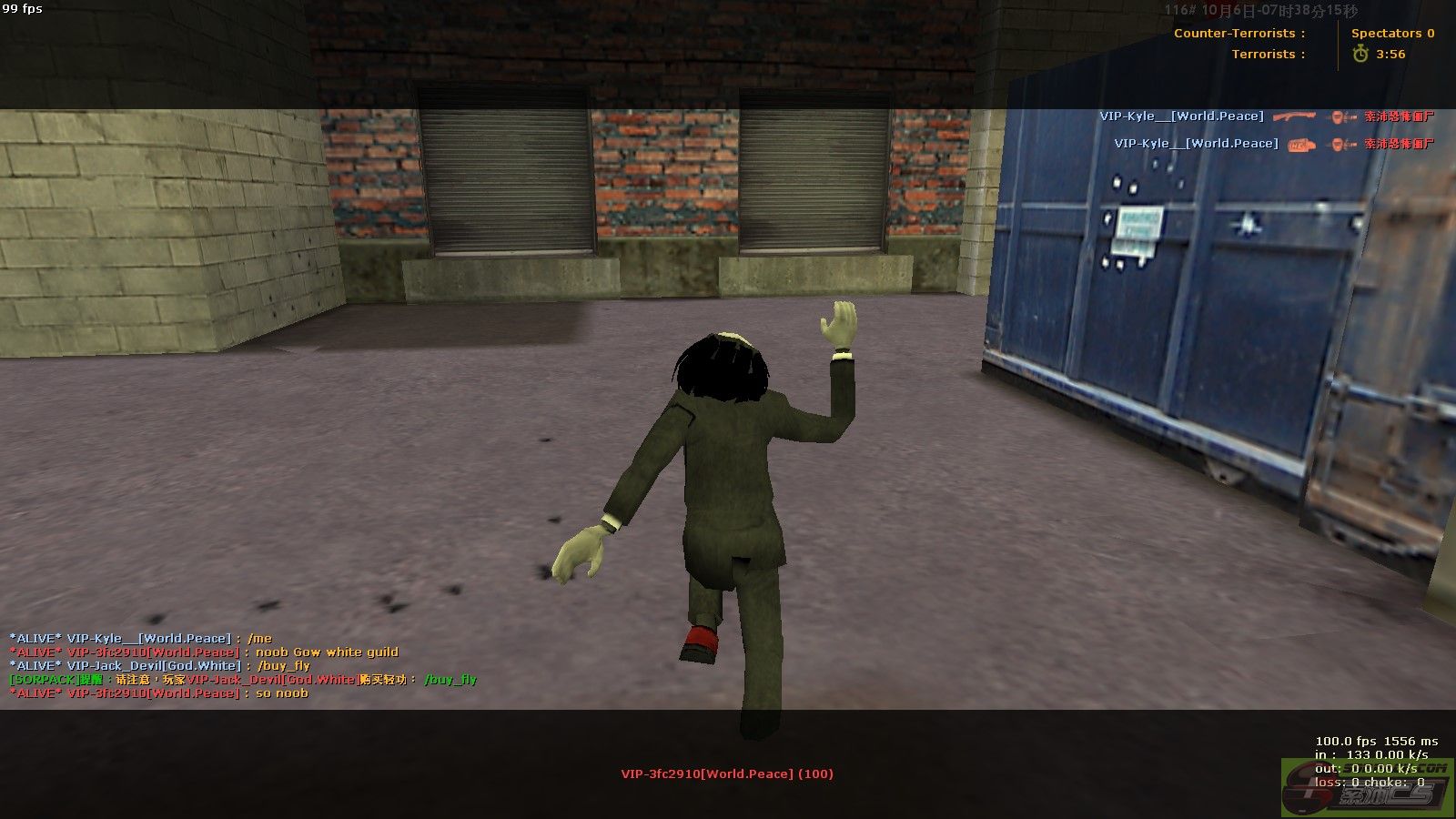Click the spectated player name VIP-3fc2910
The width and height of the screenshot is (1456, 819).
726,774
